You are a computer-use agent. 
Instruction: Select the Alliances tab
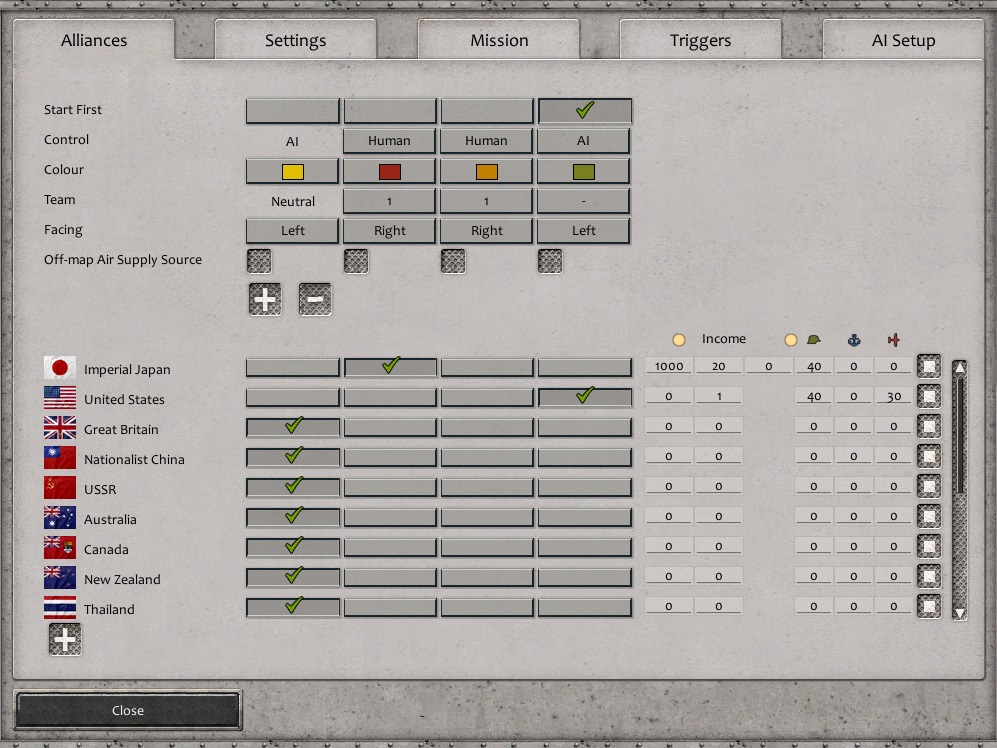tap(94, 41)
